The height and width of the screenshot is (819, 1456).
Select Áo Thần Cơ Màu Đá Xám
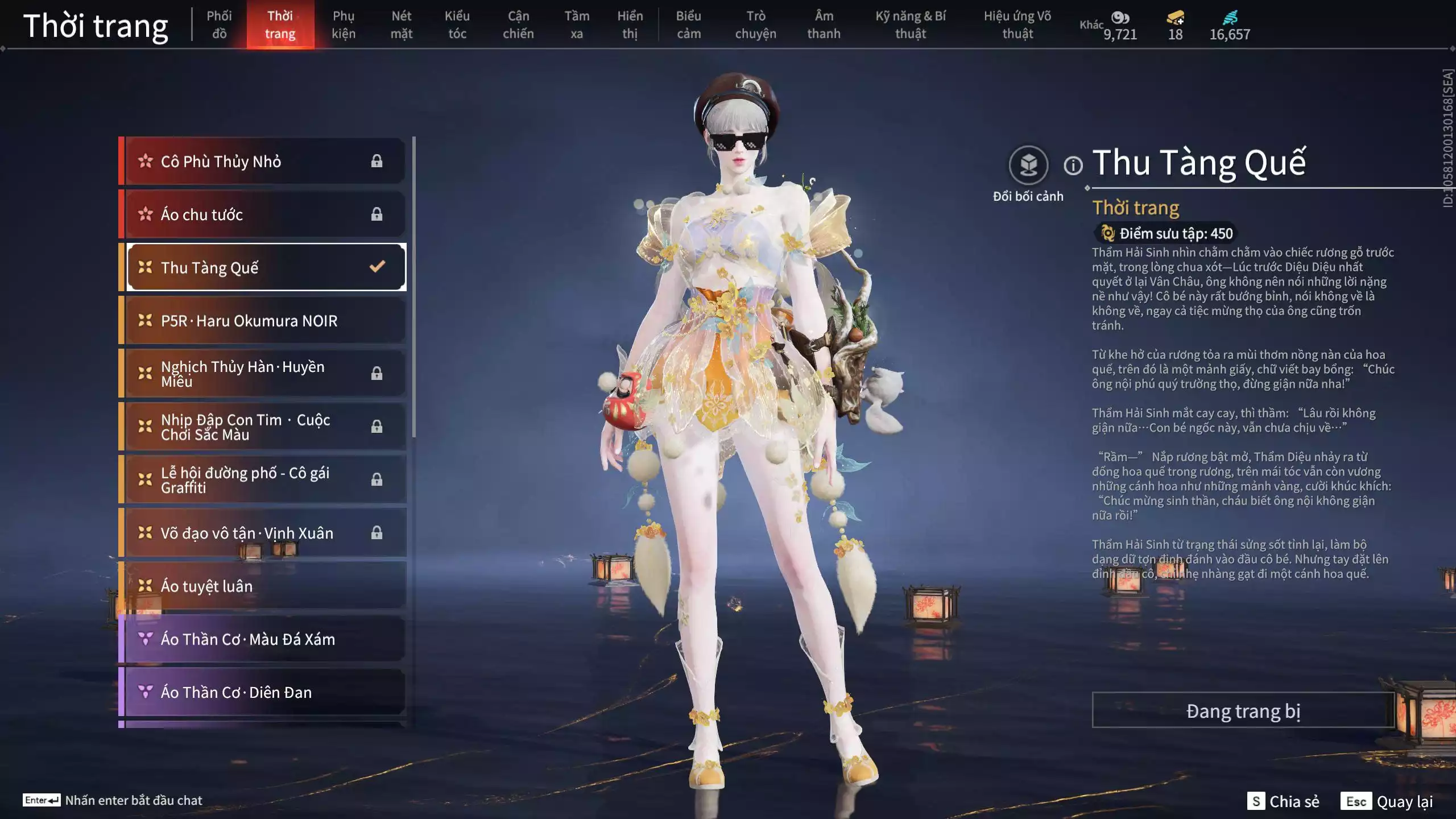[x=265, y=639]
